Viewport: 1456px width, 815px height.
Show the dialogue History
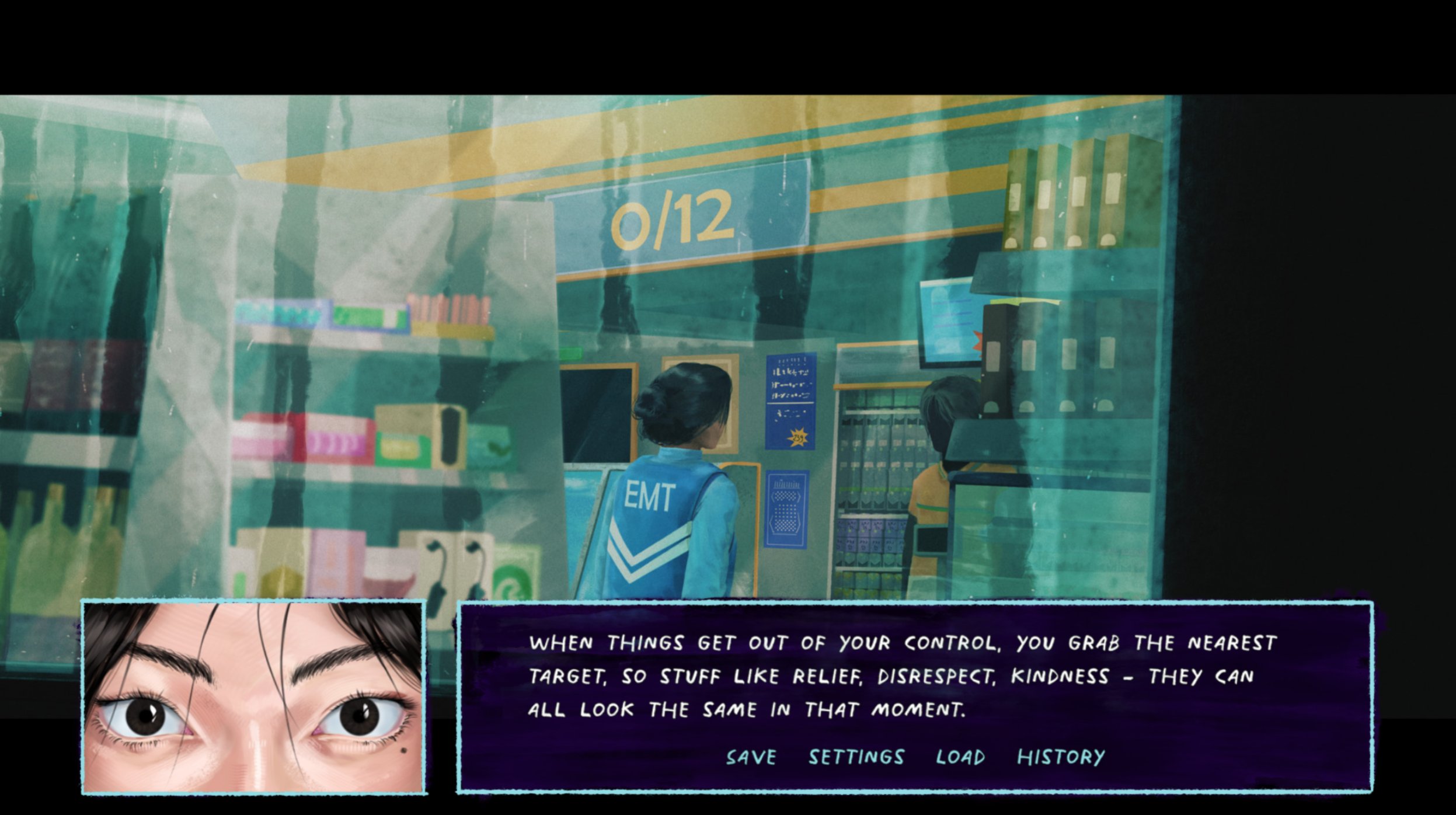pyautogui.click(x=1061, y=757)
